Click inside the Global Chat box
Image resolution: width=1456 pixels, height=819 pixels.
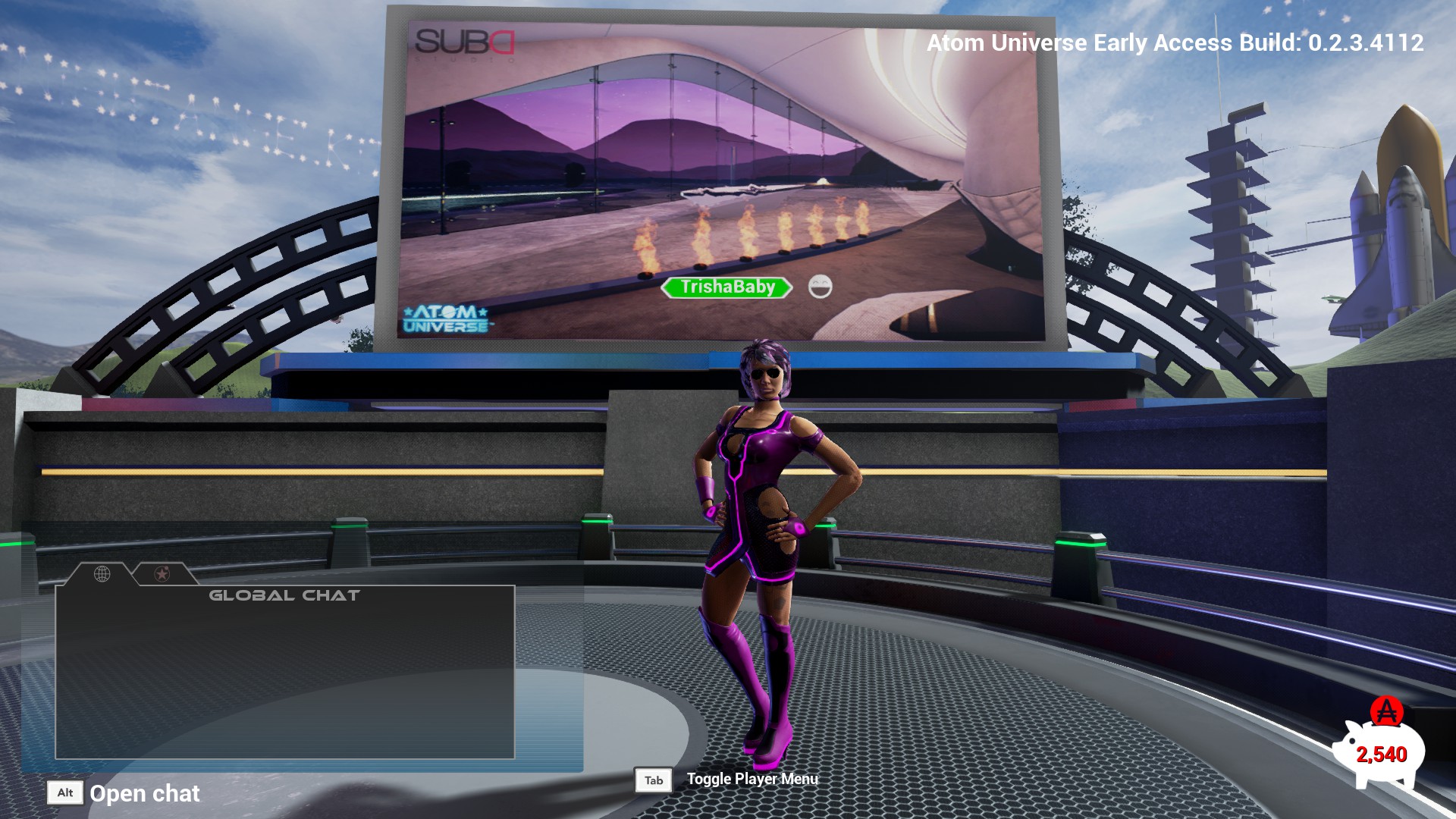tap(284, 675)
